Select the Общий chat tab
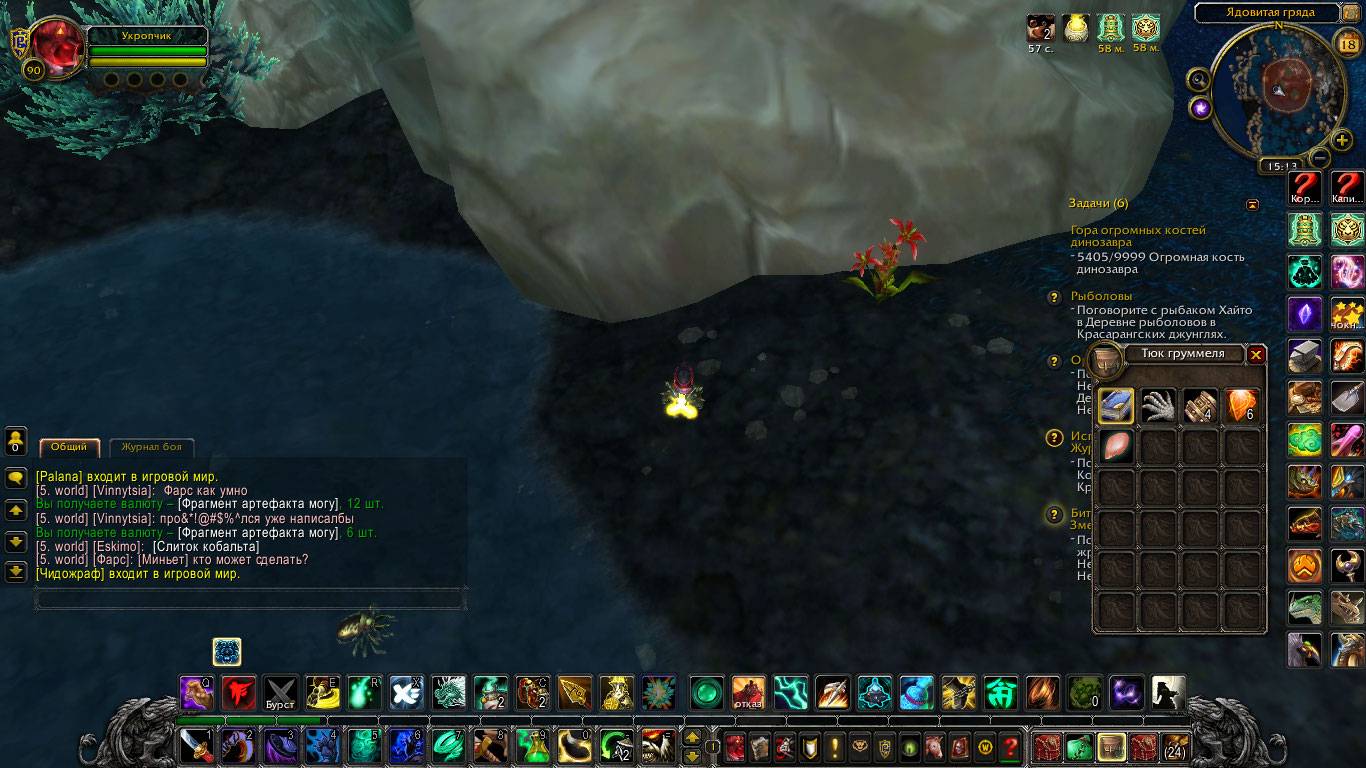This screenshot has width=1366, height=768. click(69, 447)
